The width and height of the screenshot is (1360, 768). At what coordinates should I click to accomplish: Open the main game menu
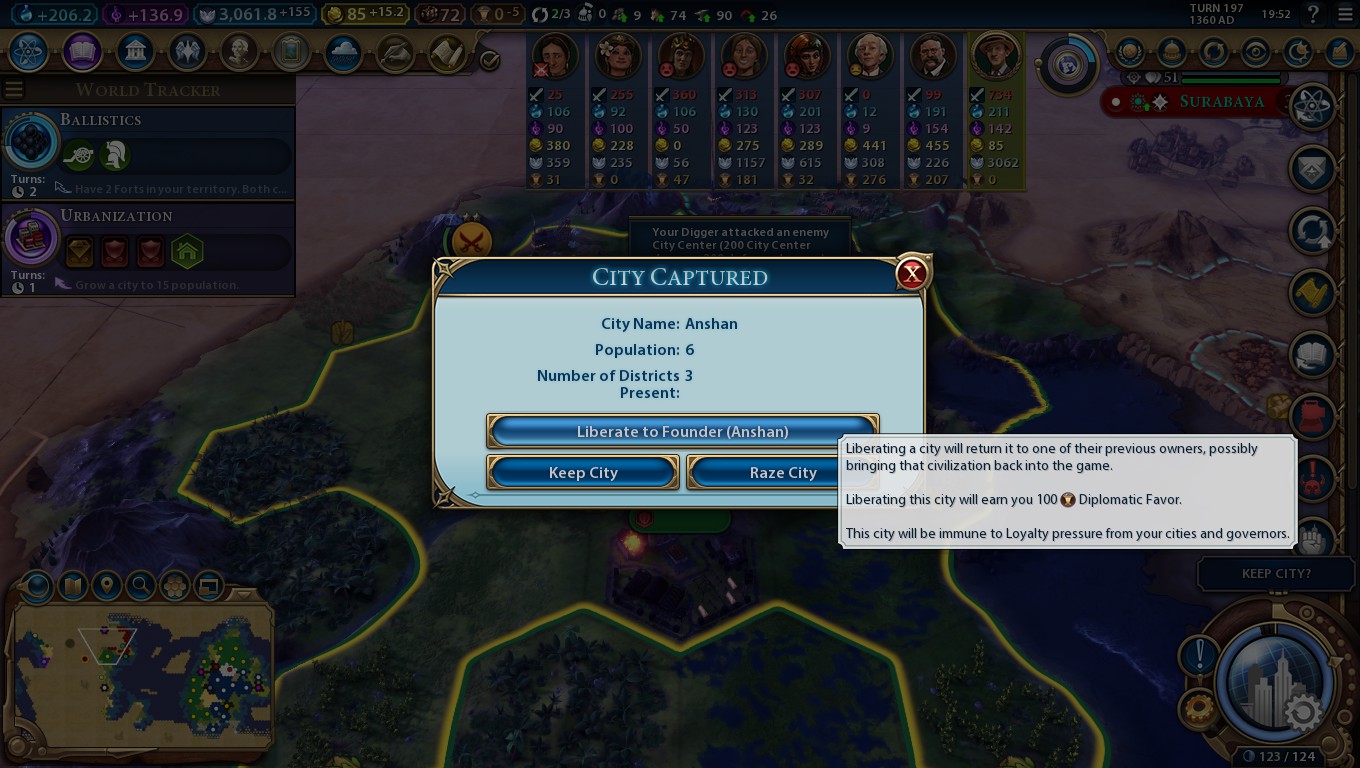(1342, 15)
